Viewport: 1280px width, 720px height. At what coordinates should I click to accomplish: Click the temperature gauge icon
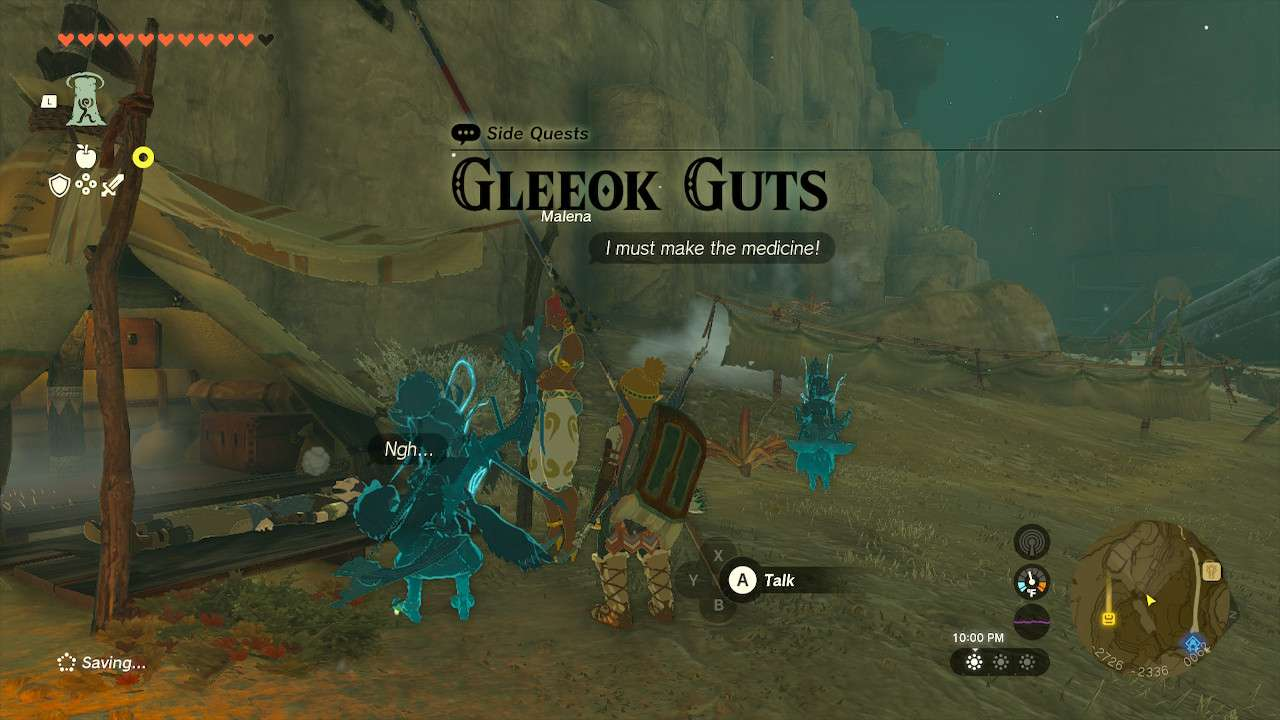1031,581
